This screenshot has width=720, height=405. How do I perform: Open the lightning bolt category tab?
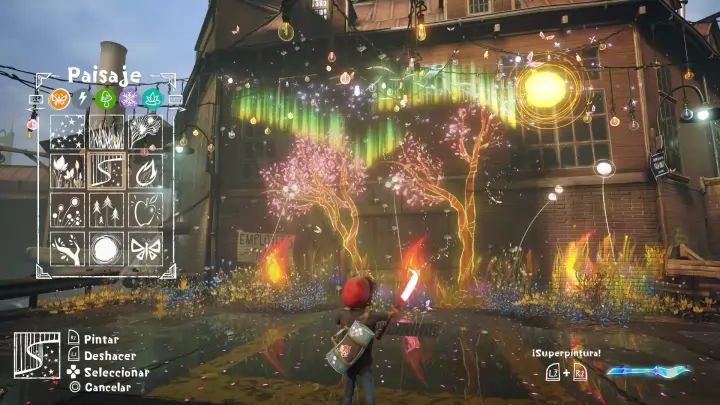(x=83, y=98)
